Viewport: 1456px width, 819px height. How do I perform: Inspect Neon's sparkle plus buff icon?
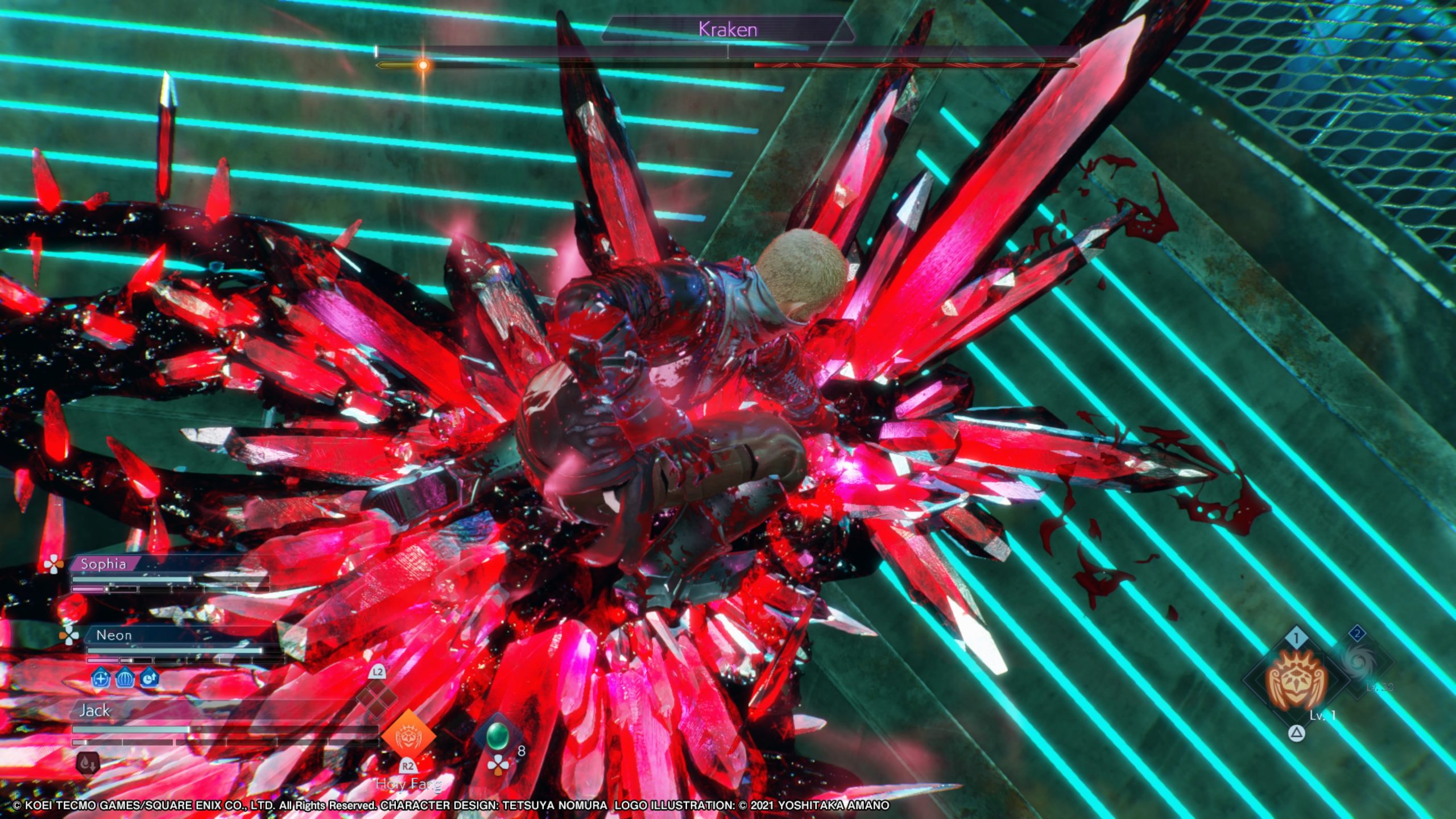point(101,679)
